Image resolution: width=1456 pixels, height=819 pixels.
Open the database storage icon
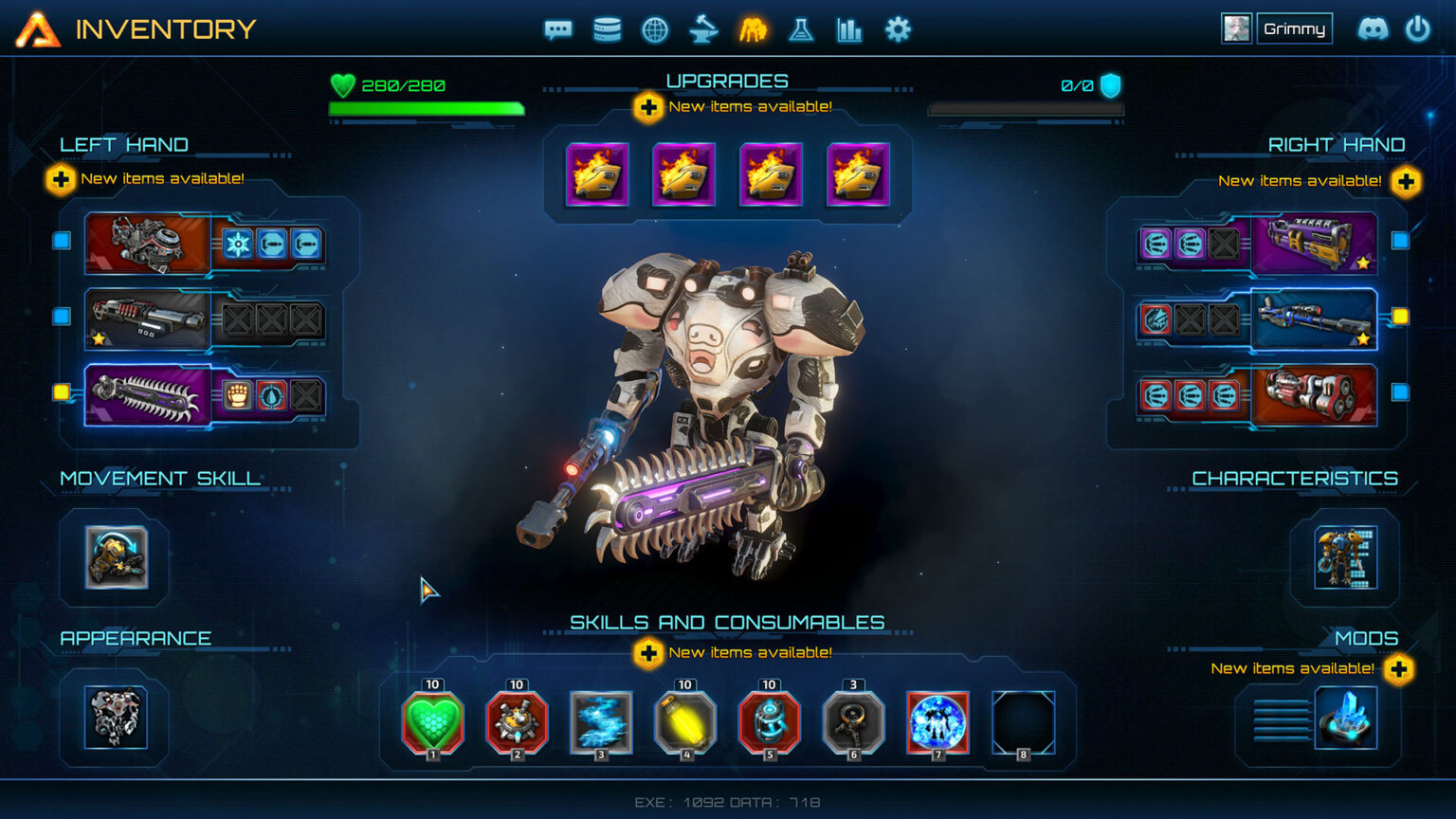(x=607, y=29)
